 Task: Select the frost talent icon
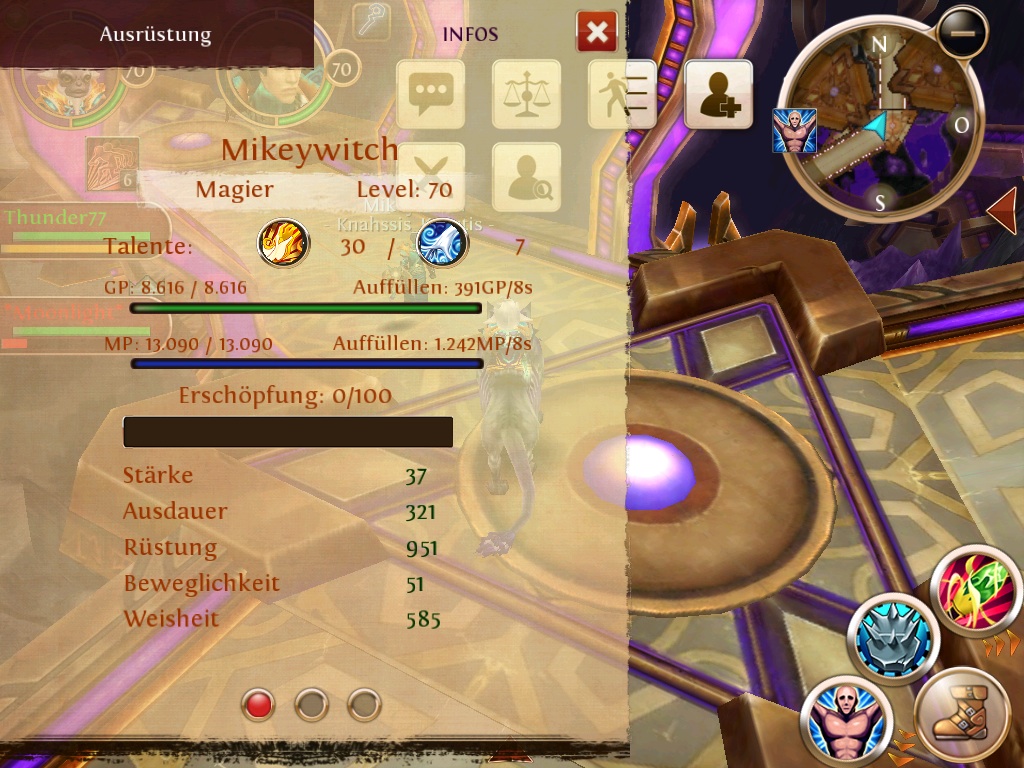click(x=441, y=243)
